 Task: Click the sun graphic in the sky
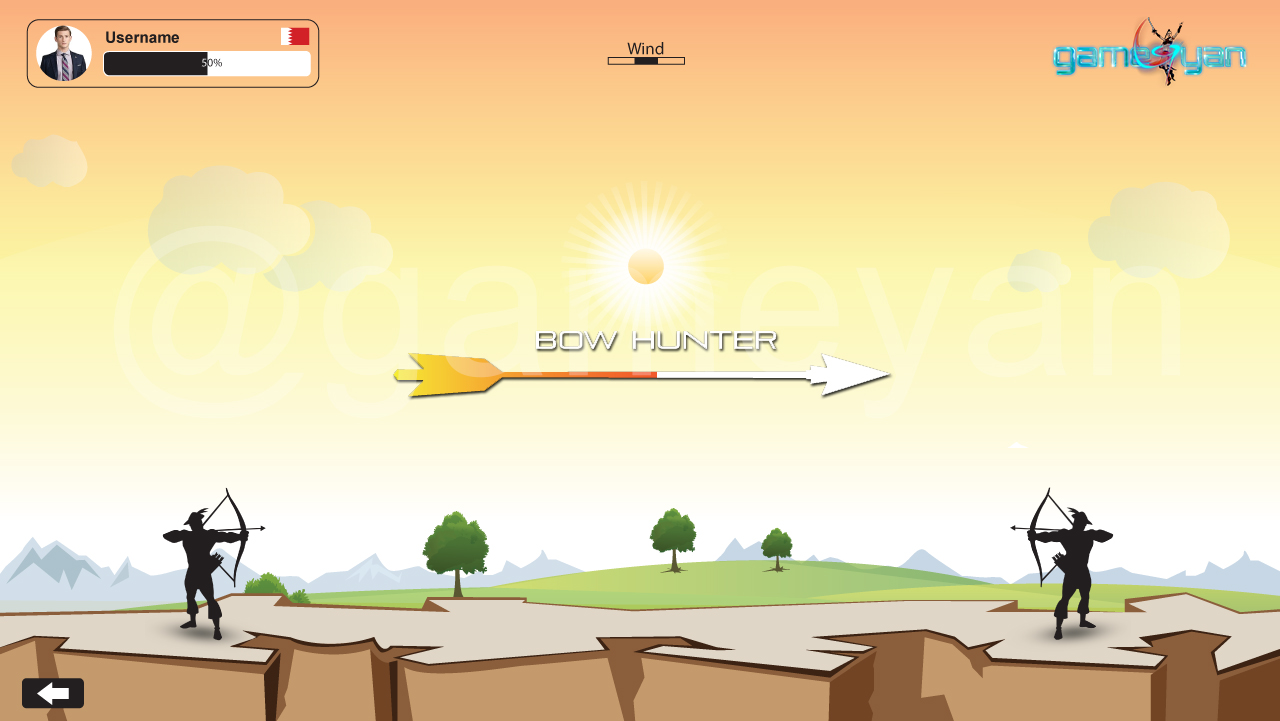pos(646,265)
